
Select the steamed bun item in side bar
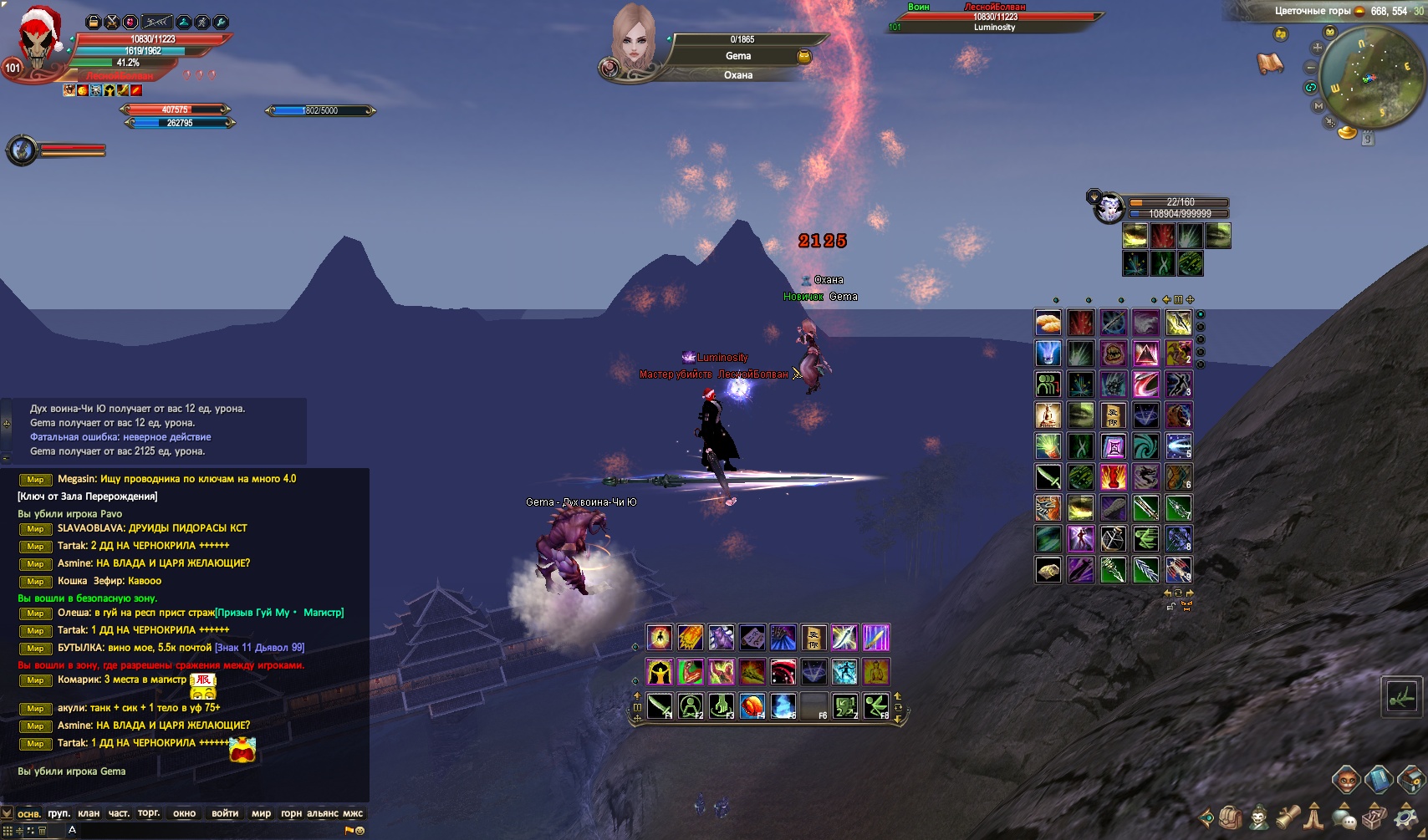1048,322
